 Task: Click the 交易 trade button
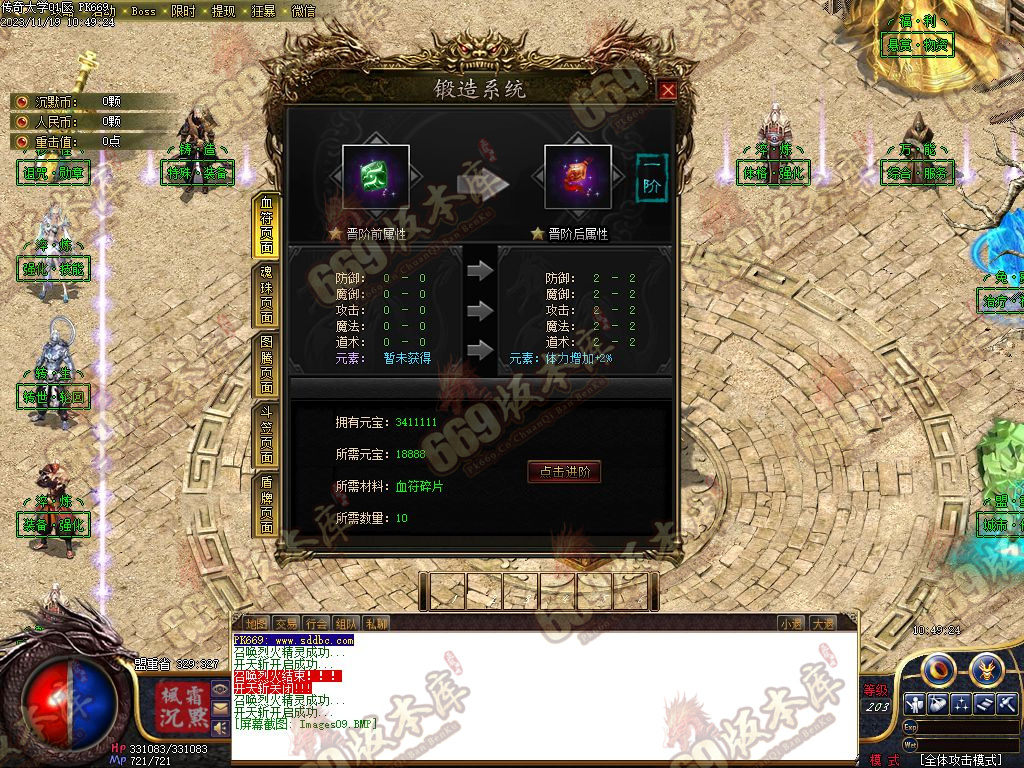click(286, 623)
